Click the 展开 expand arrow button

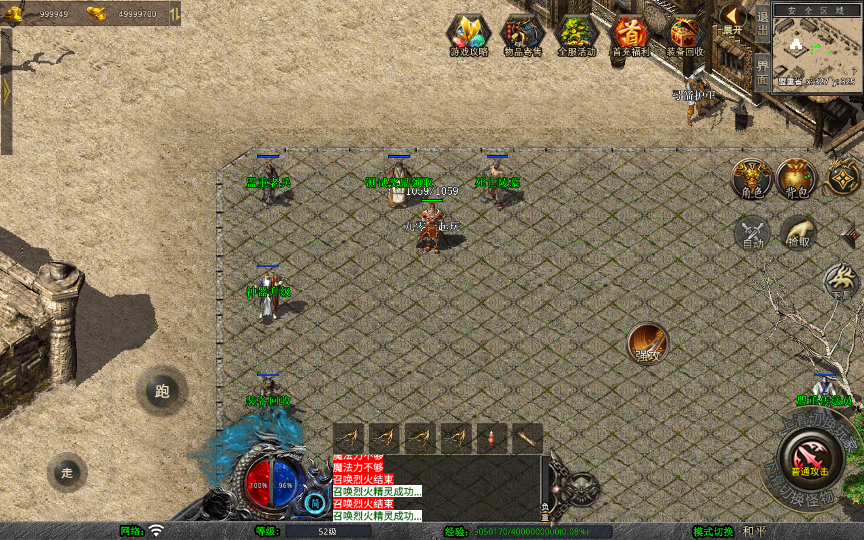pyautogui.click(x=733, y=18)
